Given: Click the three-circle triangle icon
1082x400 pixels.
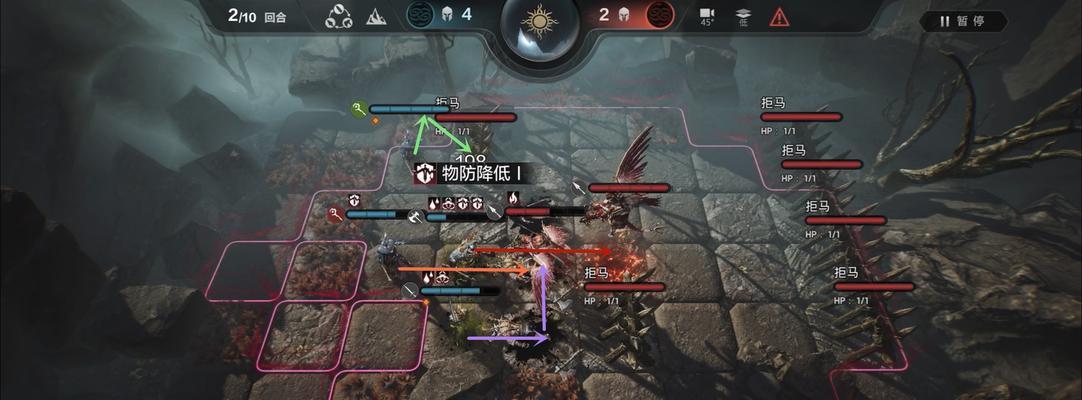Looking at the screenshot, I should pyautogui.click(x=339, y=16).
